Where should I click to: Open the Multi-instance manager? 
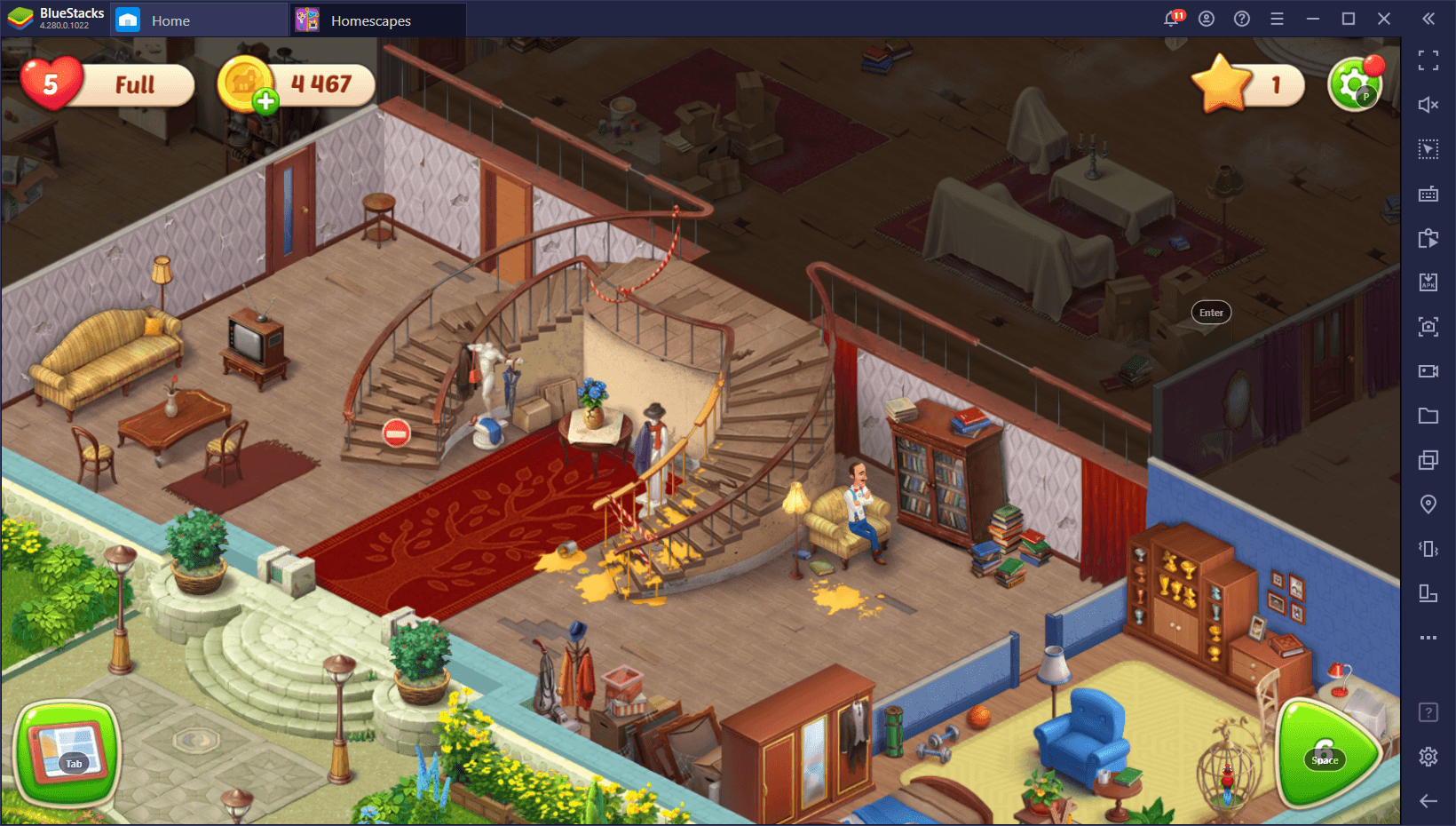click(x=1428, y=460)
